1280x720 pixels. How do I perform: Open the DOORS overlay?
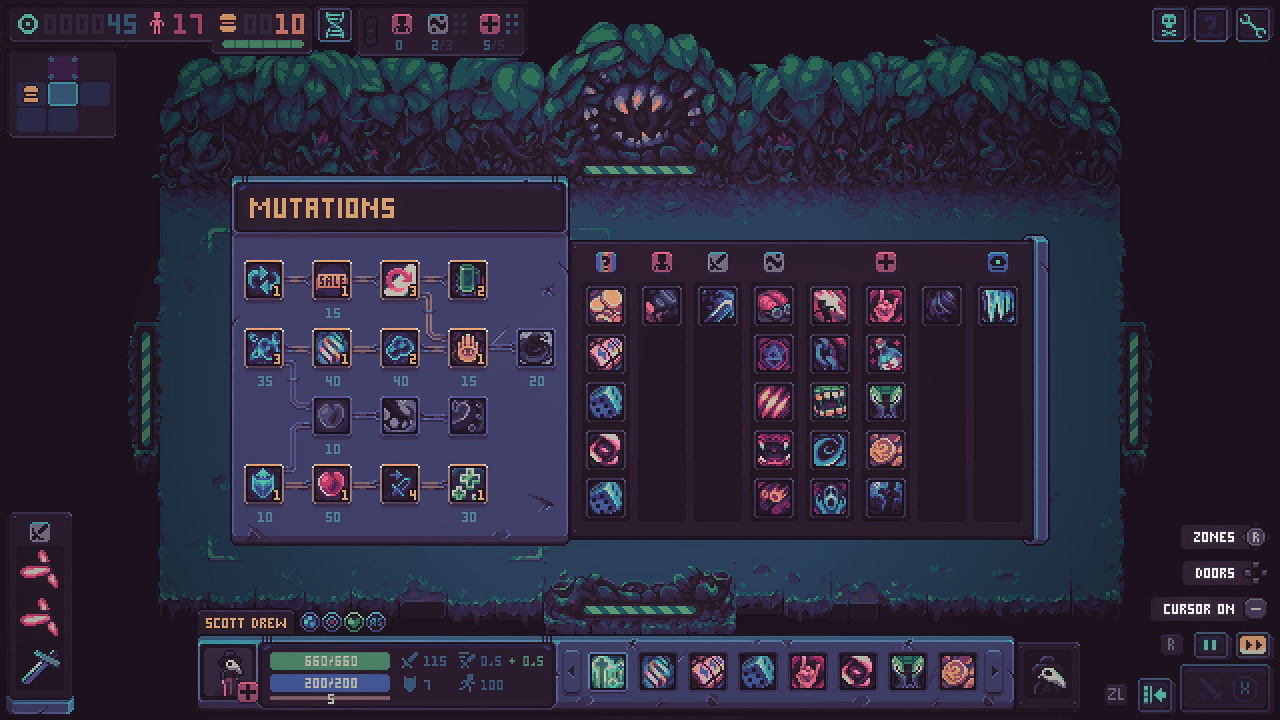(x=1213, y=573)
